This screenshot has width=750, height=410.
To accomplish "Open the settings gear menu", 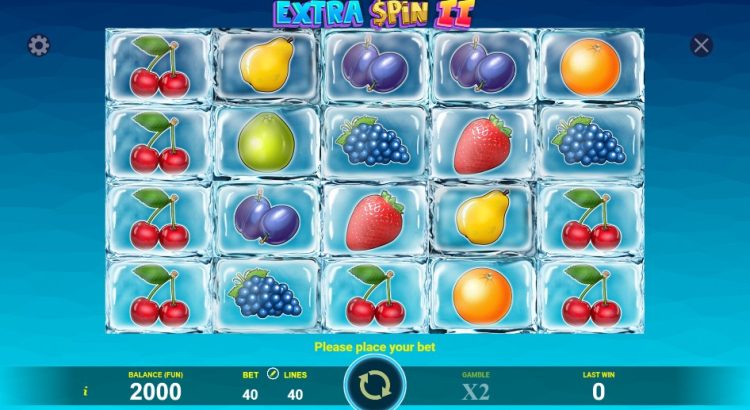I will click(39, 46).
